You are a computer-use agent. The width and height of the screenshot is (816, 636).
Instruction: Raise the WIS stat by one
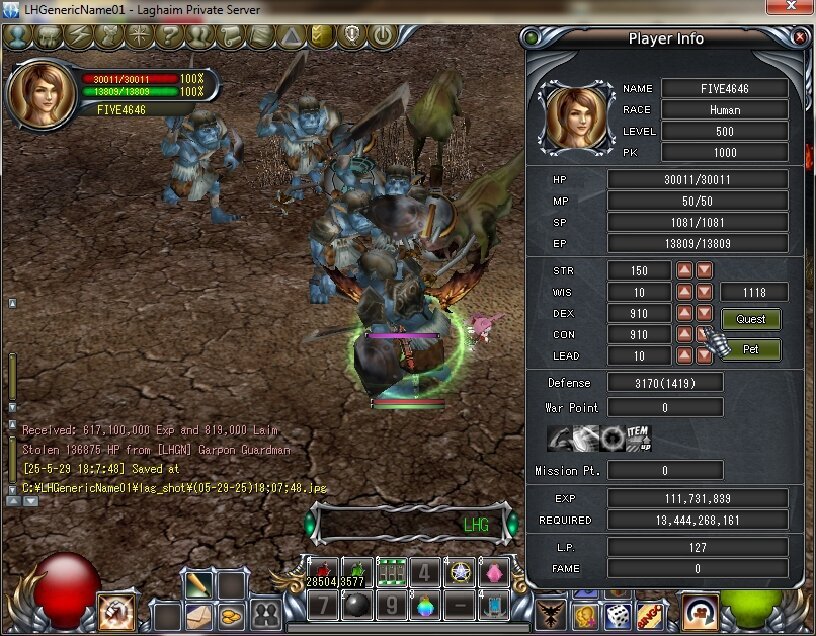[x=684, y=292]
